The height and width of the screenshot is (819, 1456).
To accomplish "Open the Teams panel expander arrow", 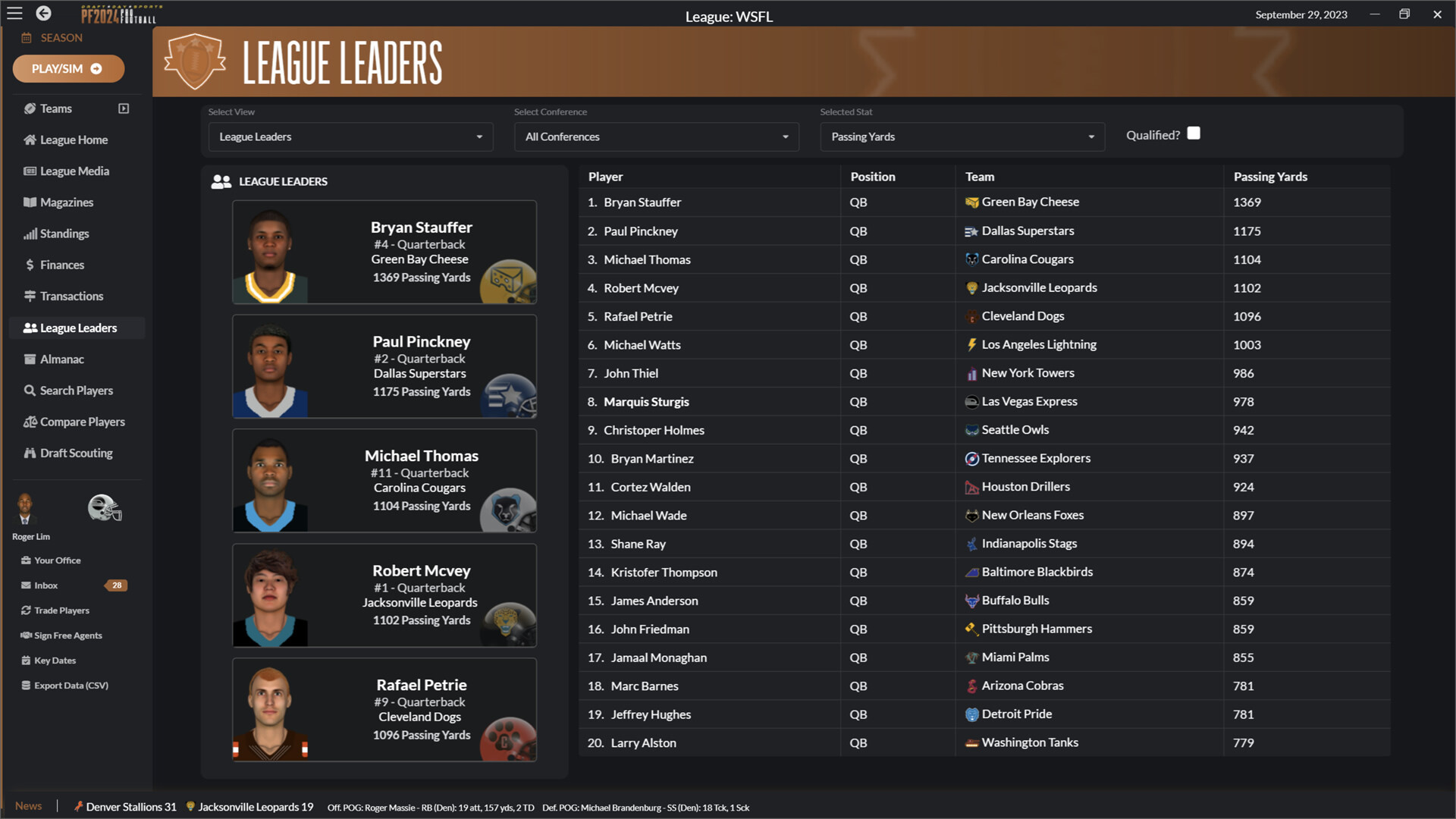I will (x=124, y=108).
